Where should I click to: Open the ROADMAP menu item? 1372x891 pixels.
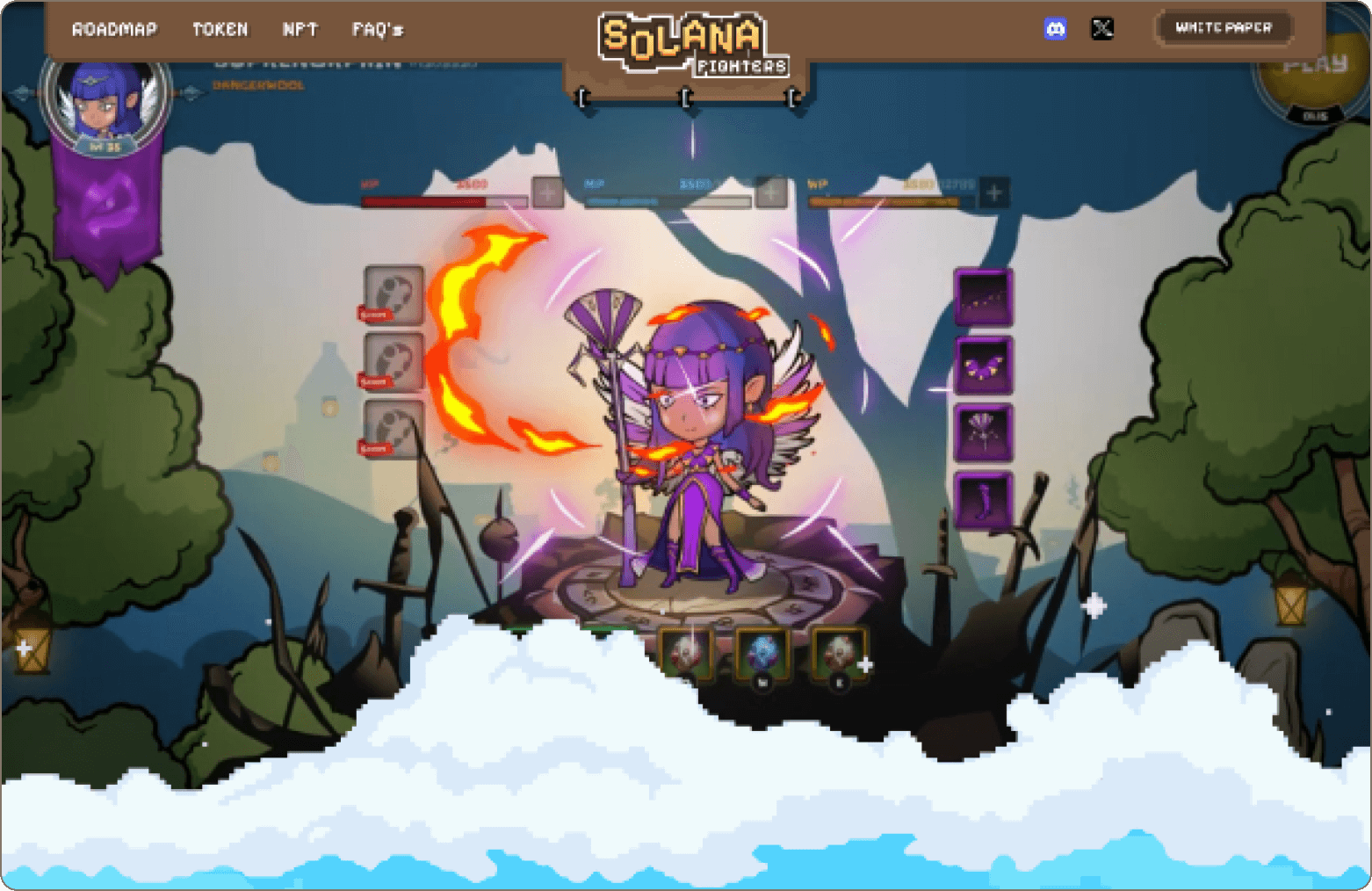[115, 29]
